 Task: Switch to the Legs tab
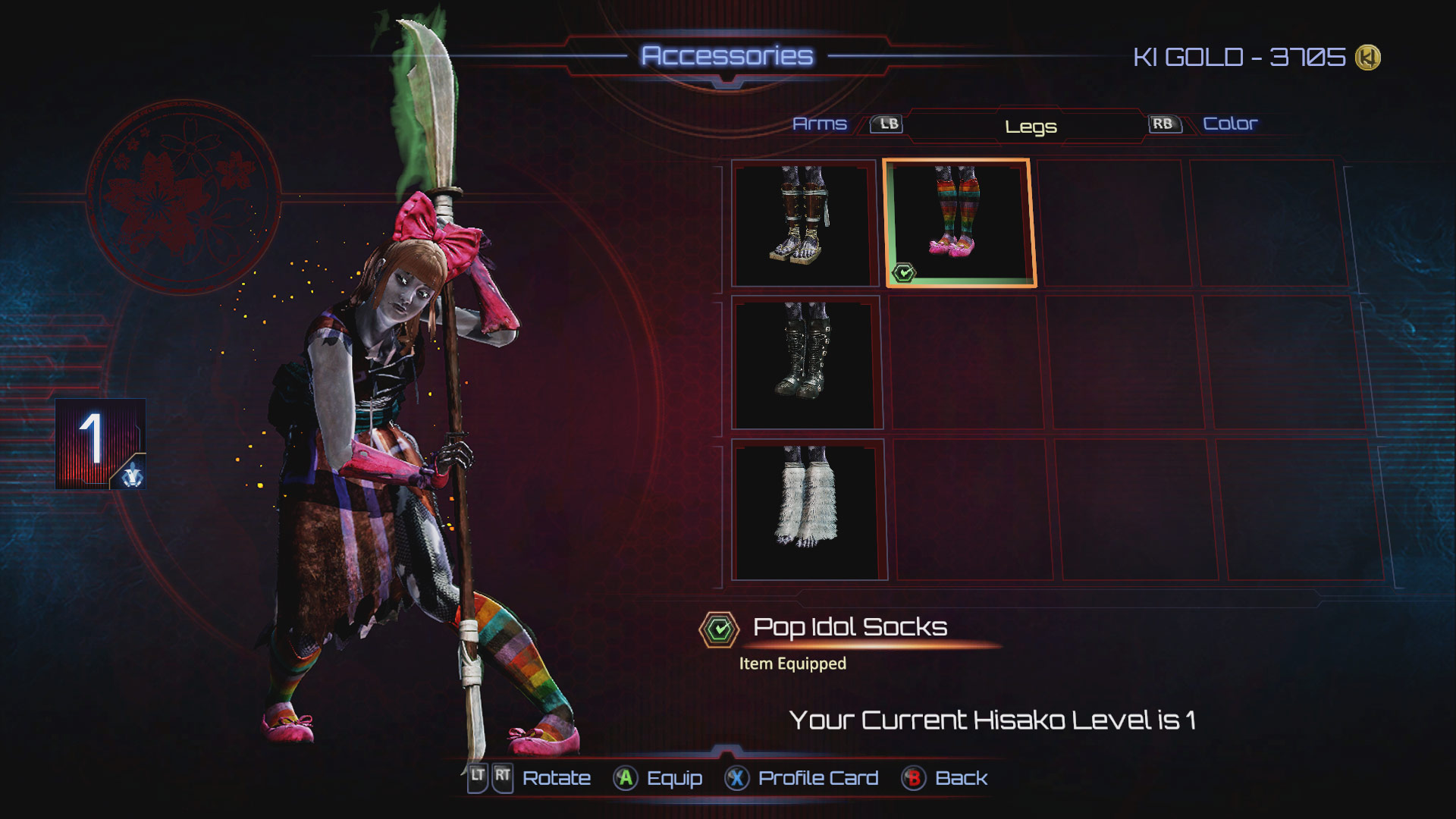[1030, 127]
